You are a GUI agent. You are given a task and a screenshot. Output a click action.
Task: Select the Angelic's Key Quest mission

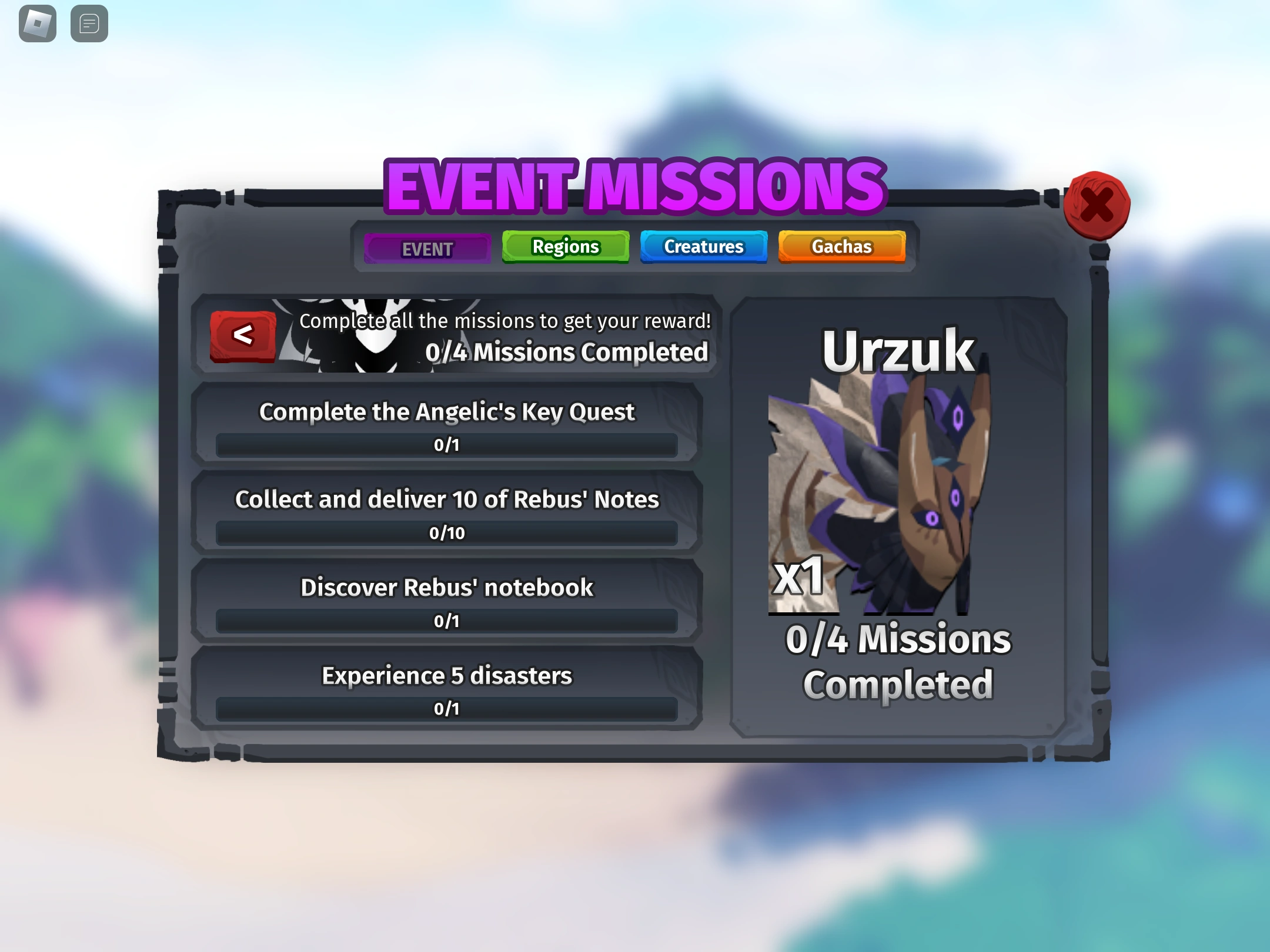[x=447, y=412]
